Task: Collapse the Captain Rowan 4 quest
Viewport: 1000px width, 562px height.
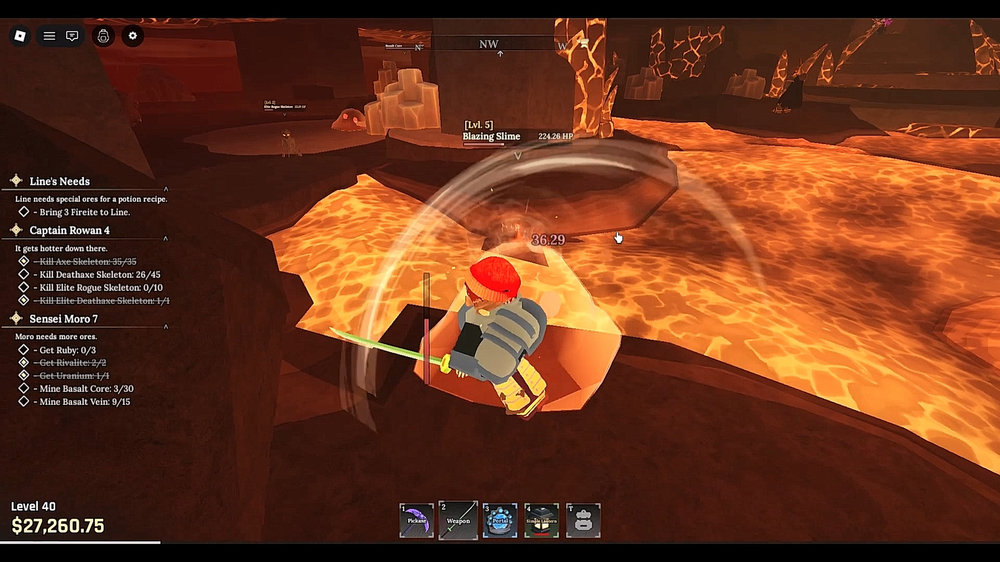Action: click(x=166, y=236)
